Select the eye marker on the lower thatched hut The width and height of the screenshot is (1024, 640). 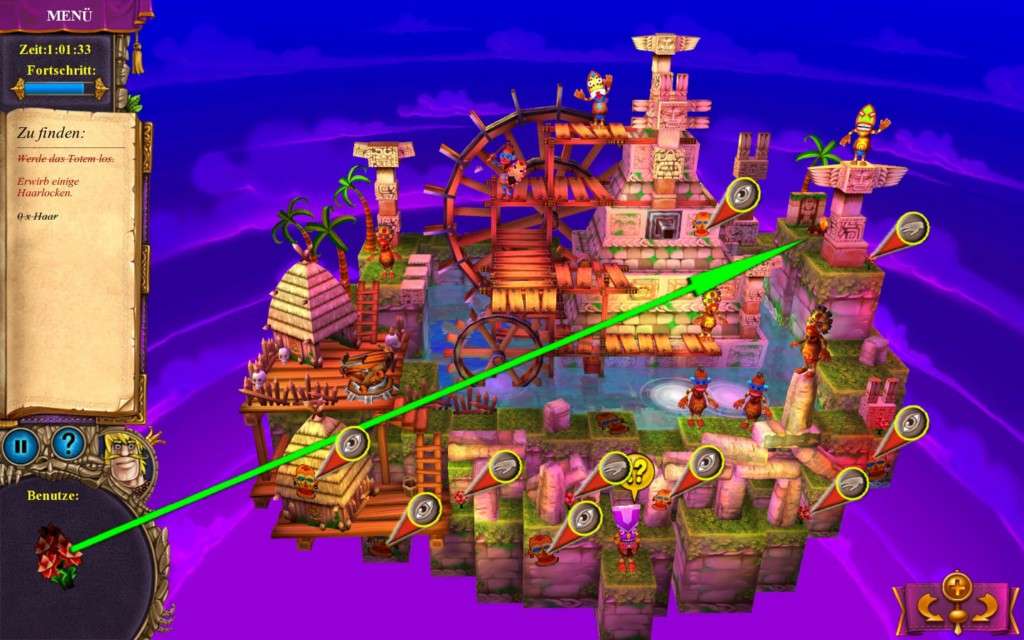[x=352, y=442]
